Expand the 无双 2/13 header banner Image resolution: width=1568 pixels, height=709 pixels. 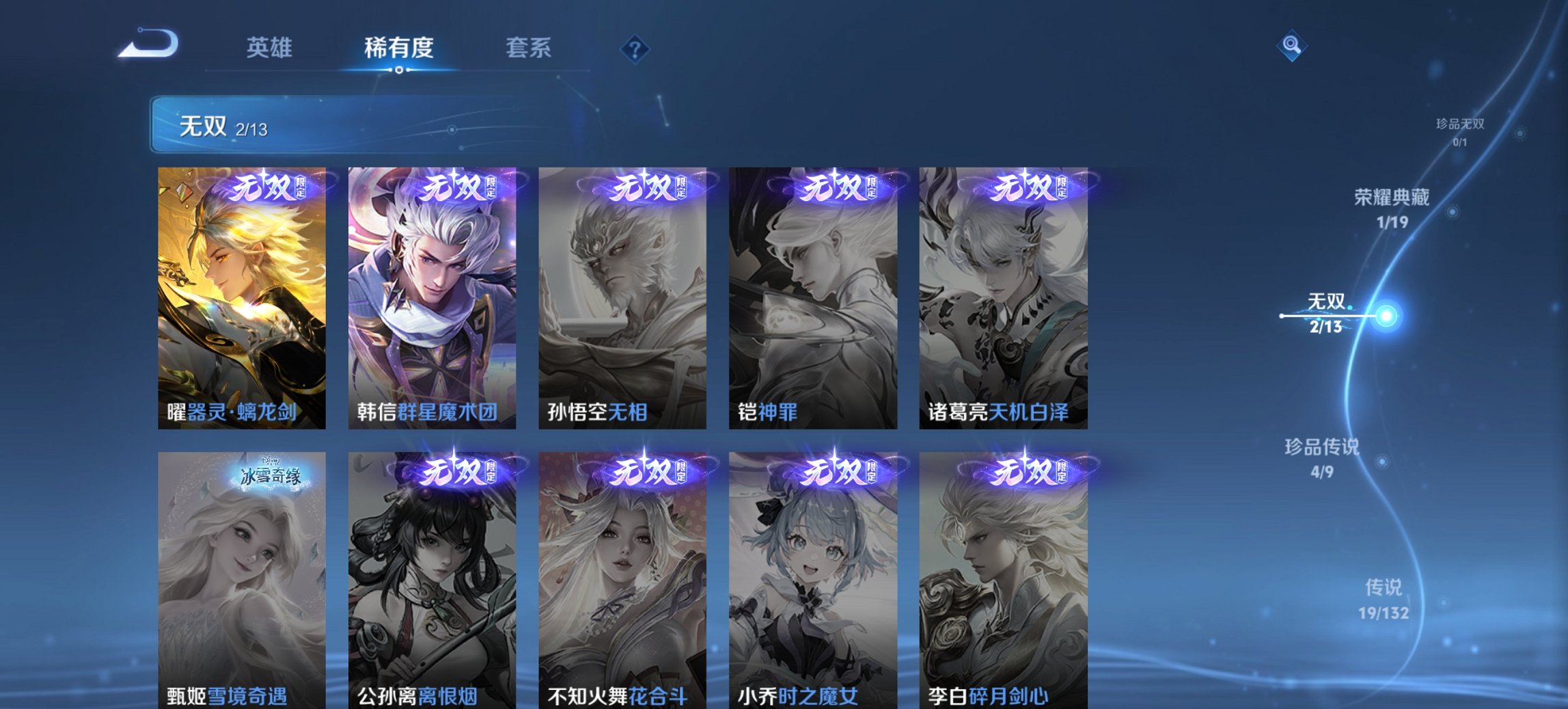314,126
